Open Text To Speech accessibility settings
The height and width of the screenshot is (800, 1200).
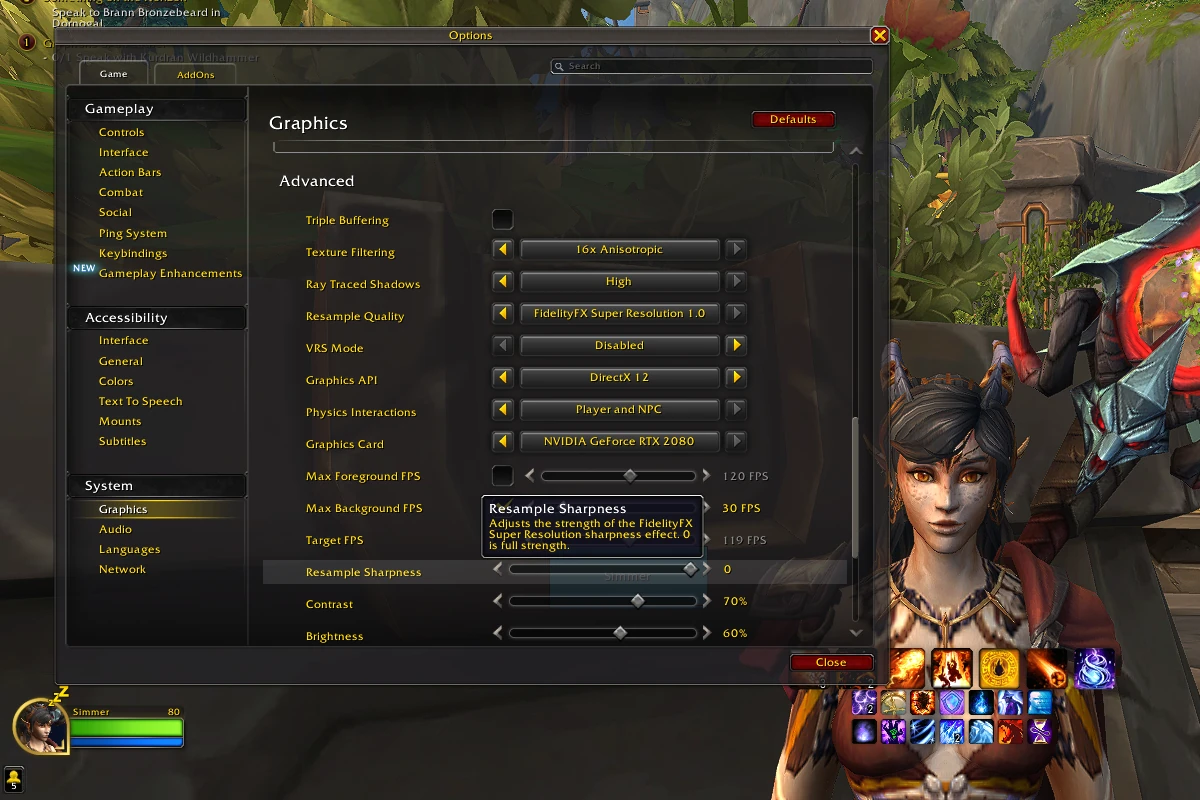[141, 402]
